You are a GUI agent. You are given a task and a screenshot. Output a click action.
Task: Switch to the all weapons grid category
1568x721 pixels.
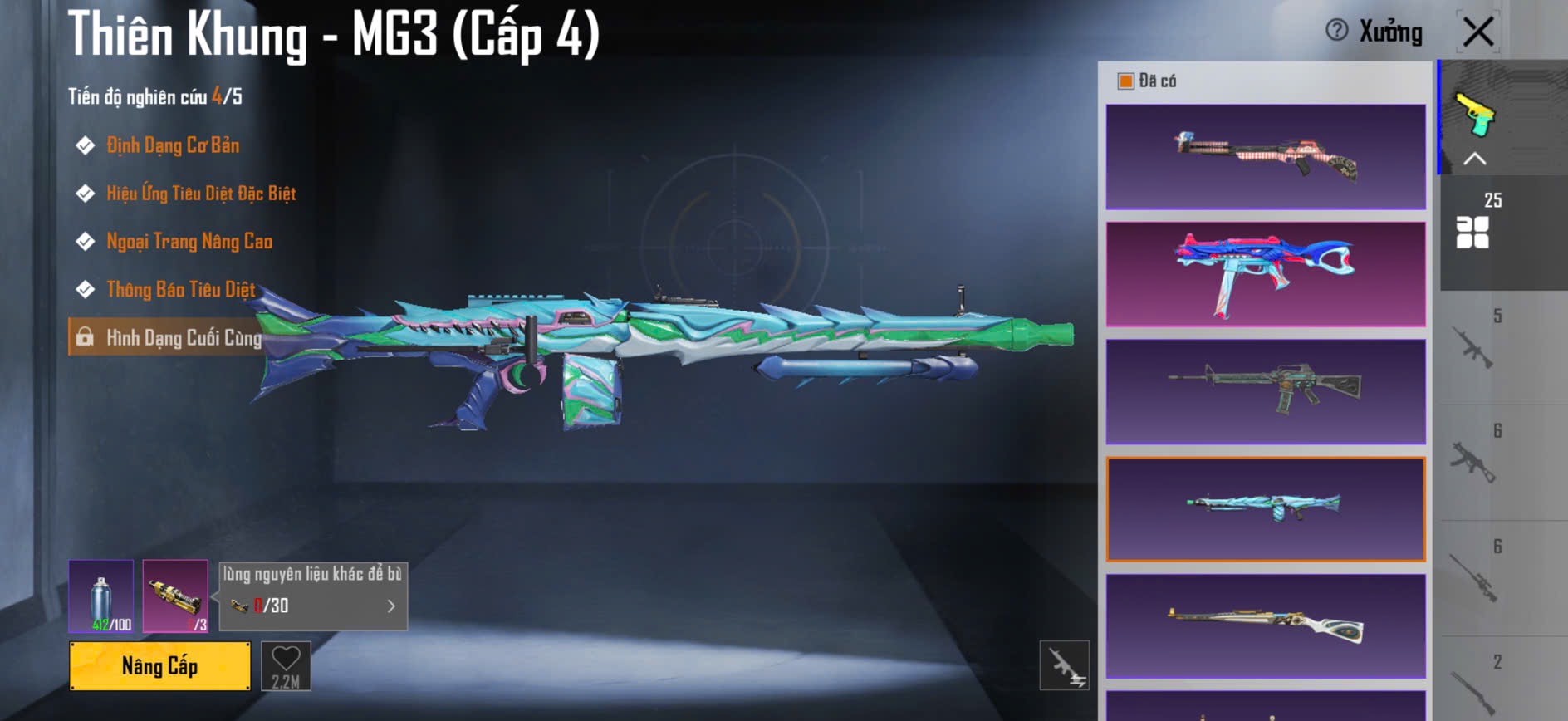[x=1473, y=232]
